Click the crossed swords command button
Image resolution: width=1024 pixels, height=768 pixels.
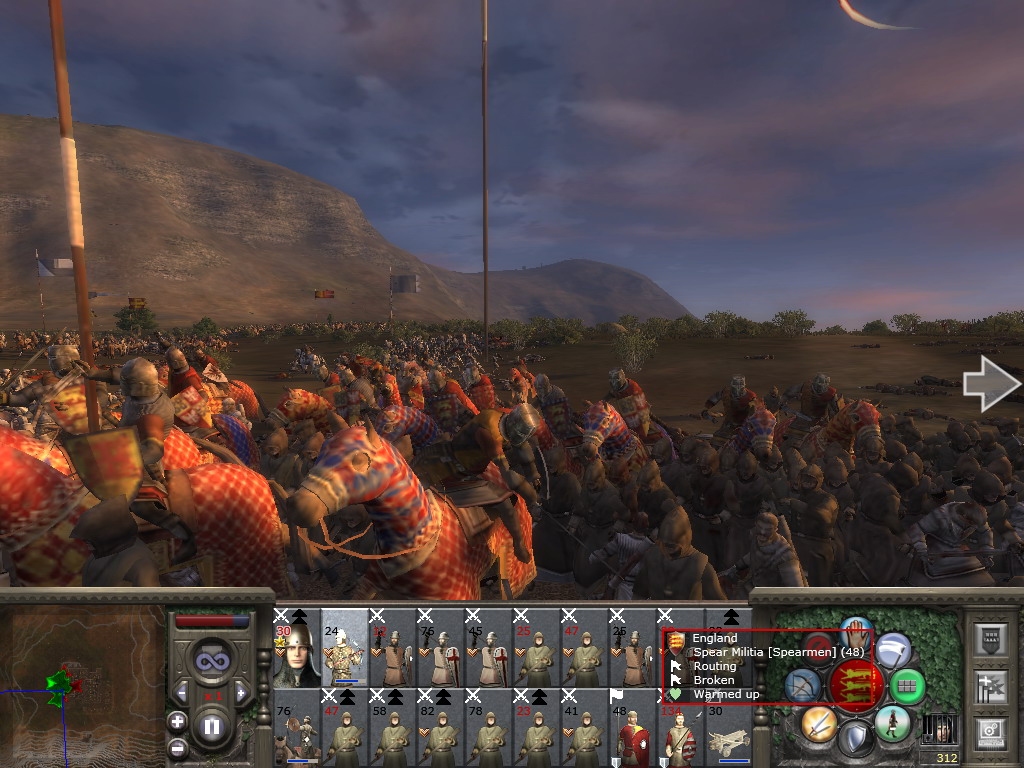(x=819, y=723)
